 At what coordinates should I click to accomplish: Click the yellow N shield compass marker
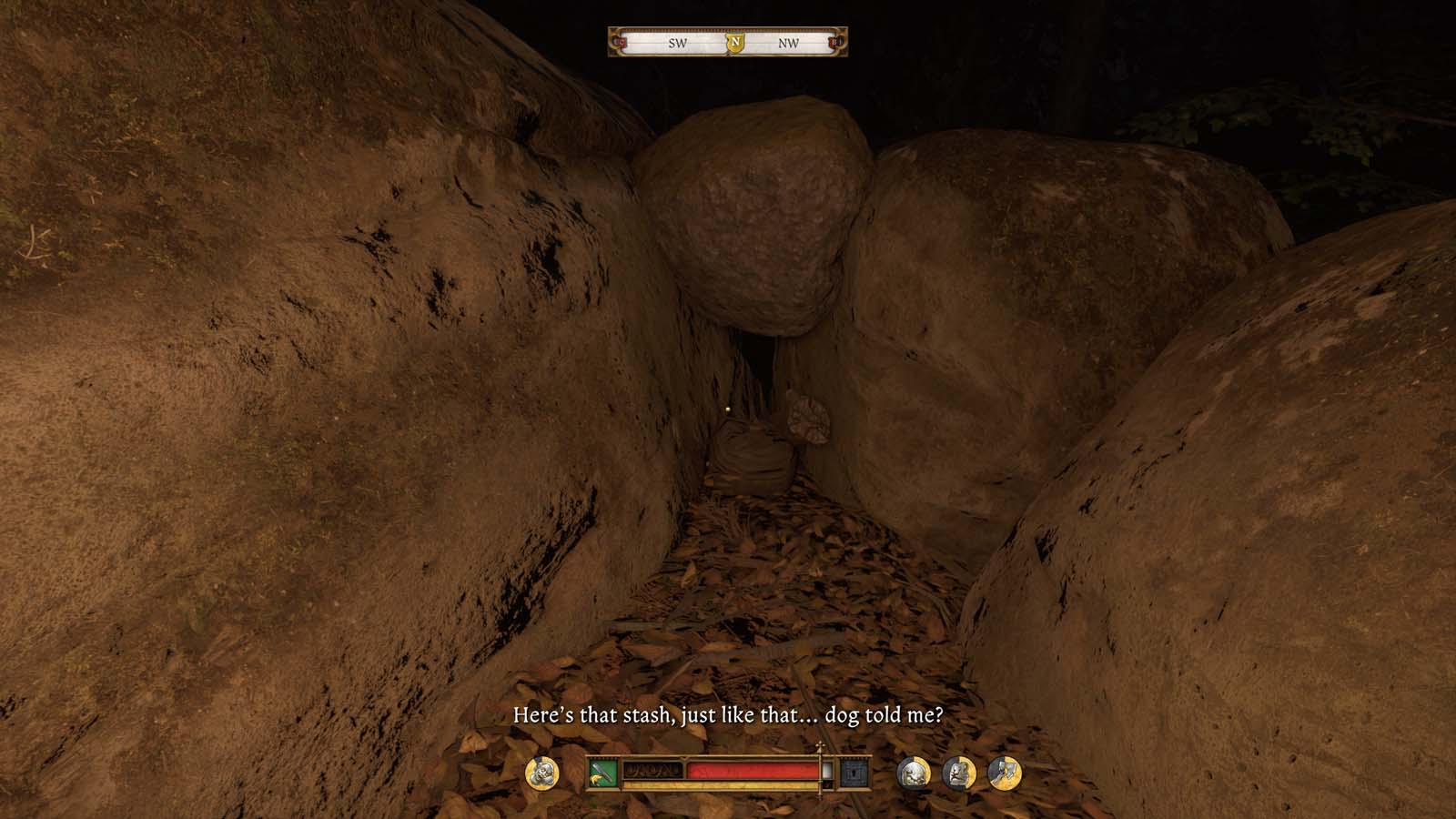coord(735,43)
